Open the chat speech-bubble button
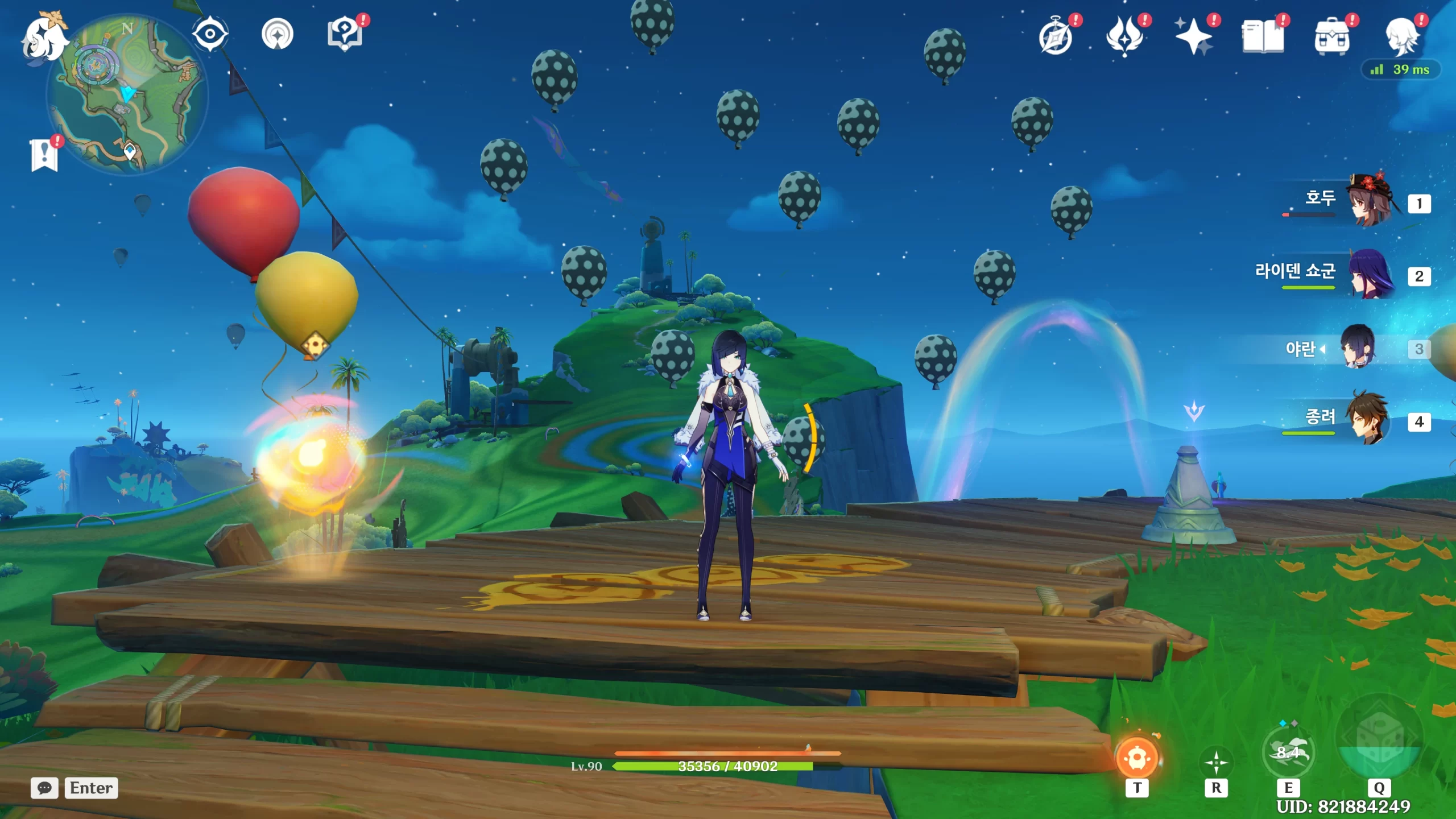This screenshot has height=819, width=1456. coord(44,788)
